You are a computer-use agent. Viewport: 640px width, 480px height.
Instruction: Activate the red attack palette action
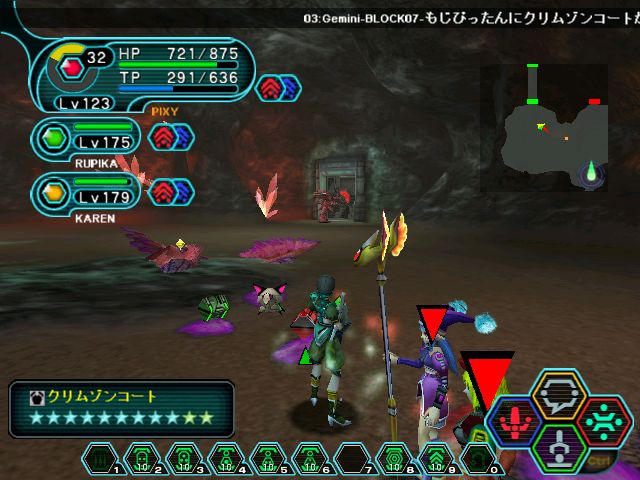pyautogui.click(x=517, y=421)
